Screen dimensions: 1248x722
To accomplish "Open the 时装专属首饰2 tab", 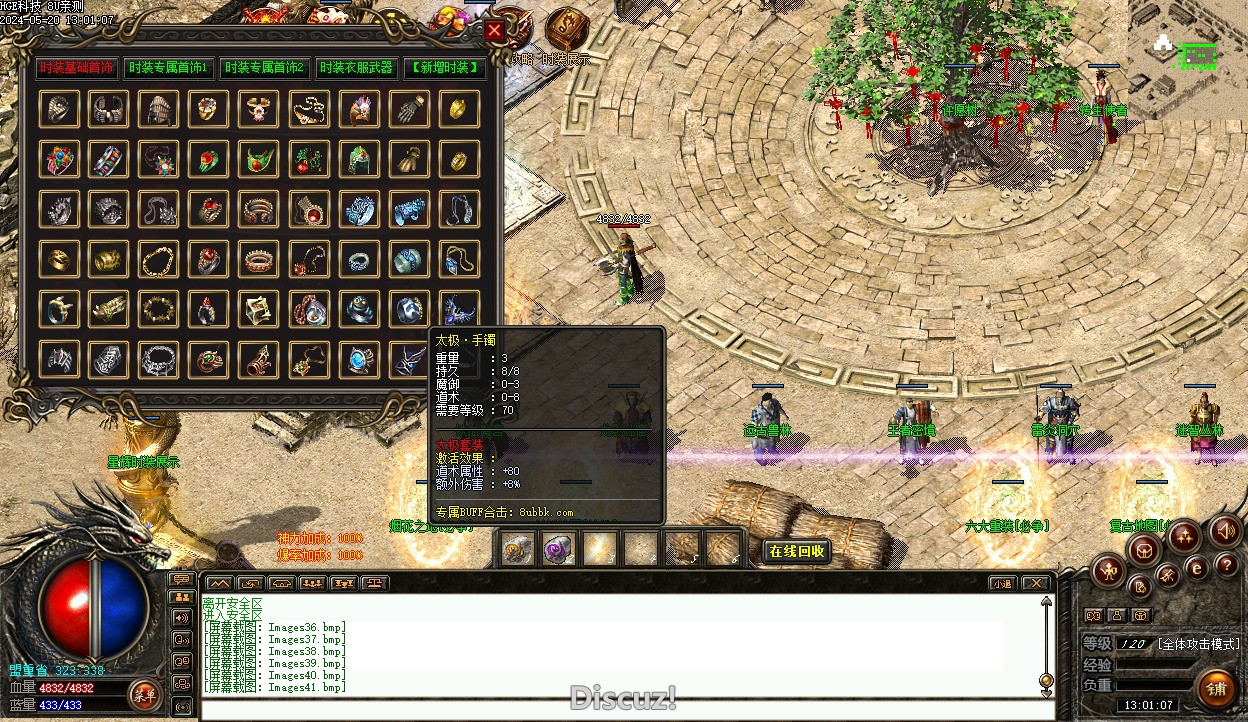I will (x=264, y=68).
